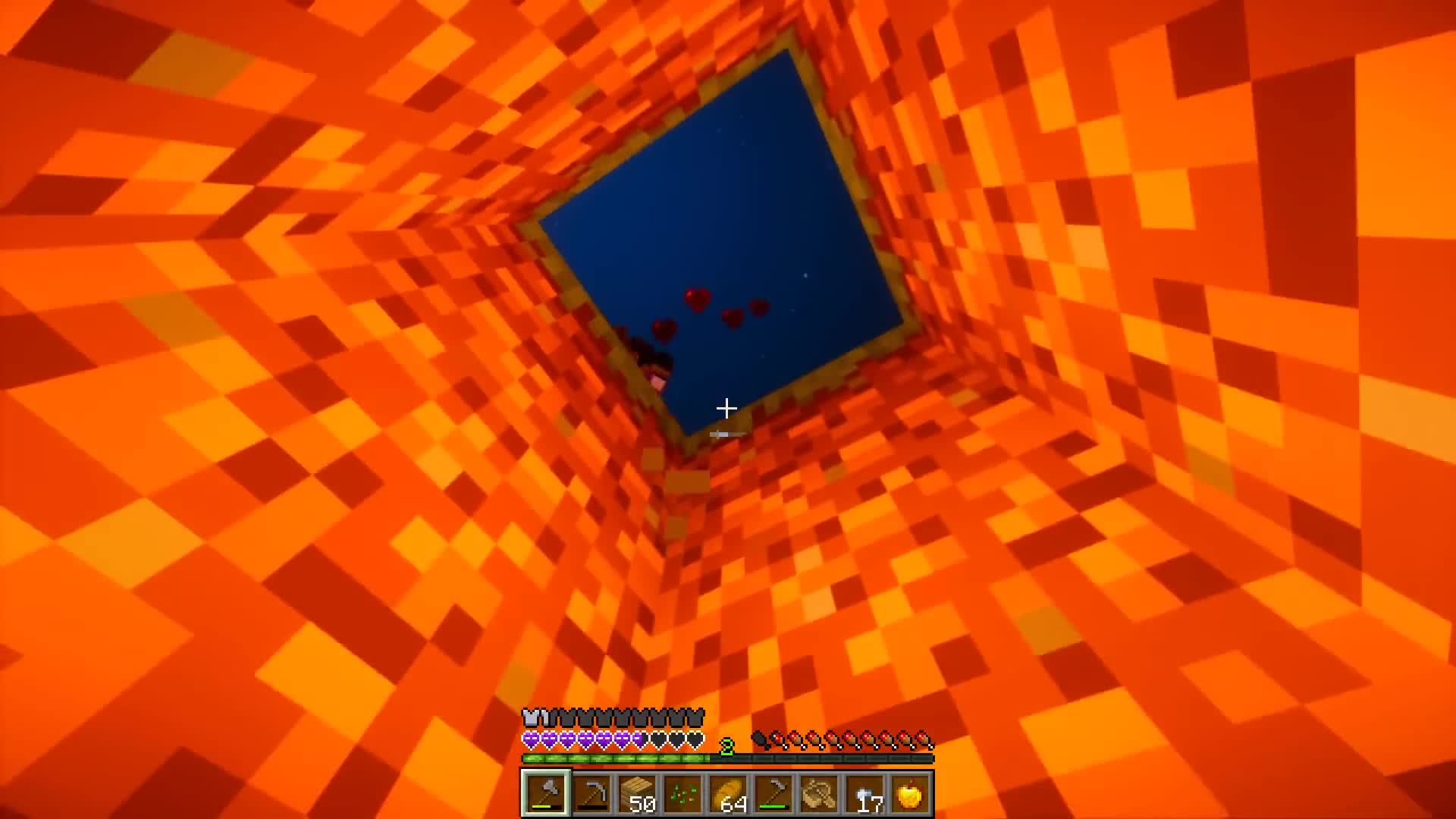Click the largest floating heart particle
Viewport: 1456px width, 819px height.
click(x=697, y=297)
